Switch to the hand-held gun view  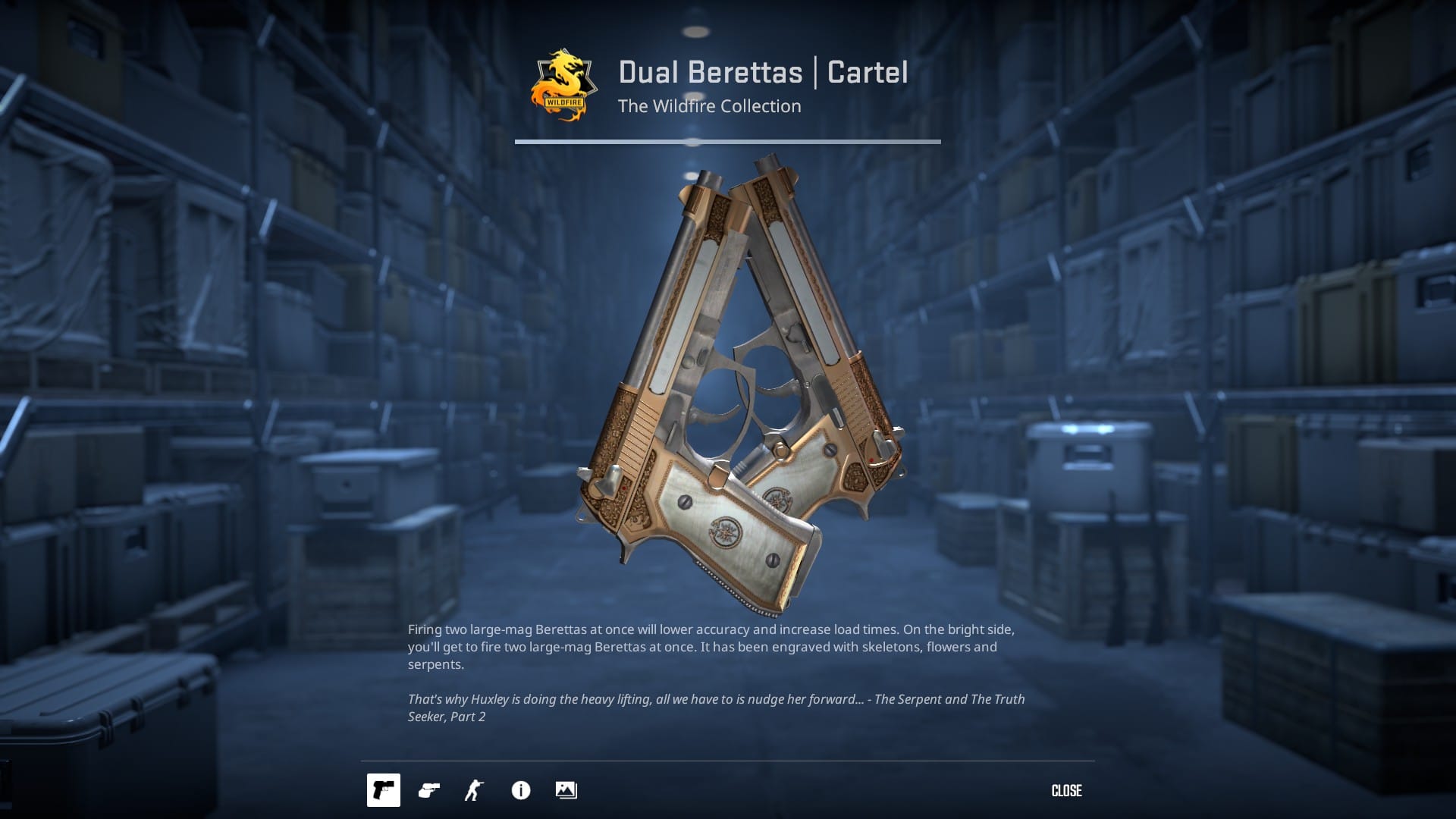pos(429,790)
